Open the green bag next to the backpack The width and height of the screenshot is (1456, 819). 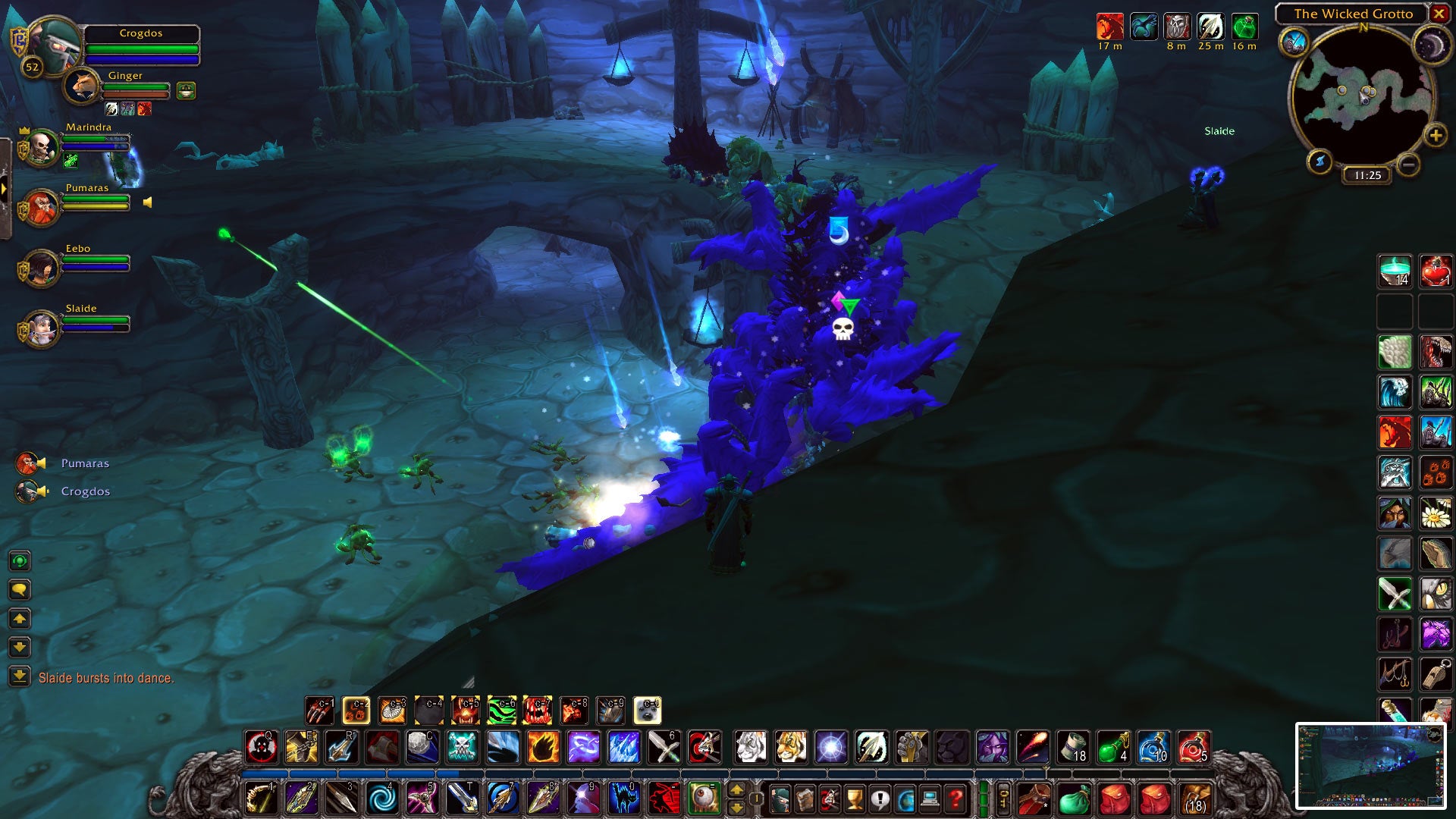click(1075, 799)
